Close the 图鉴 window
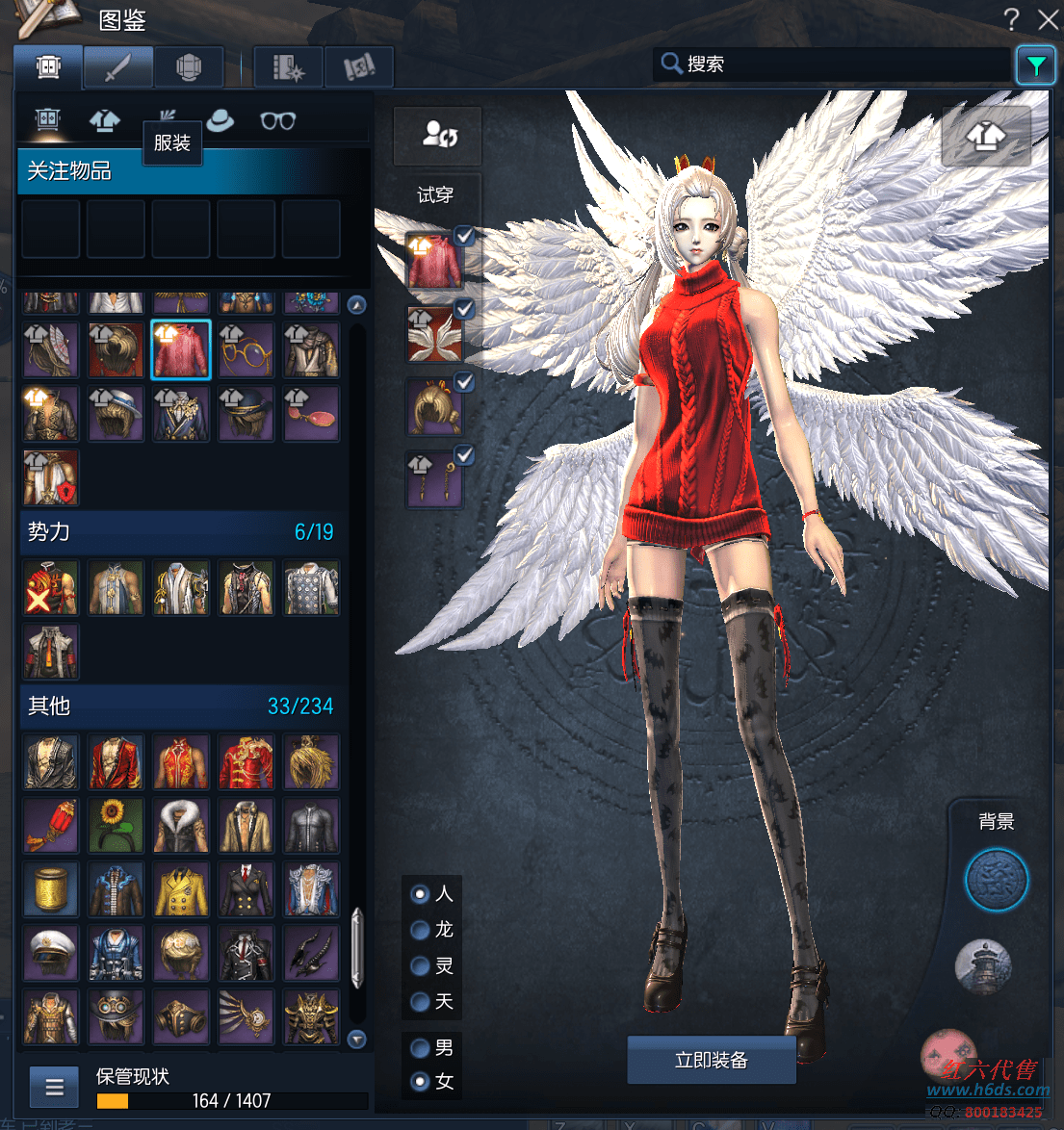The height and width of the screenshot is (1130, 1064). point(1049,19)
